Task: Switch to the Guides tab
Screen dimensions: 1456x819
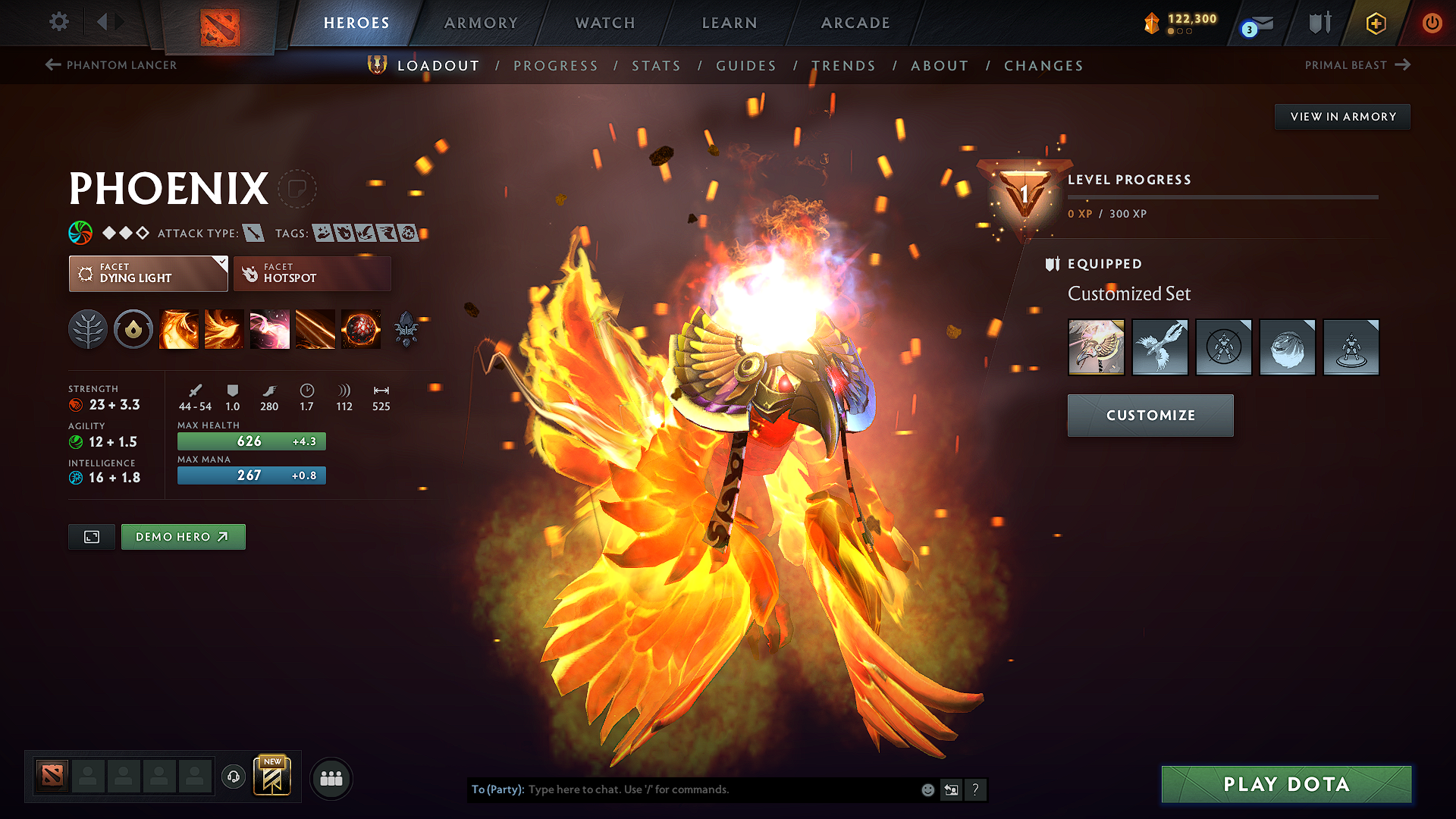Action: pyautogui.click(x=745, y=66)
